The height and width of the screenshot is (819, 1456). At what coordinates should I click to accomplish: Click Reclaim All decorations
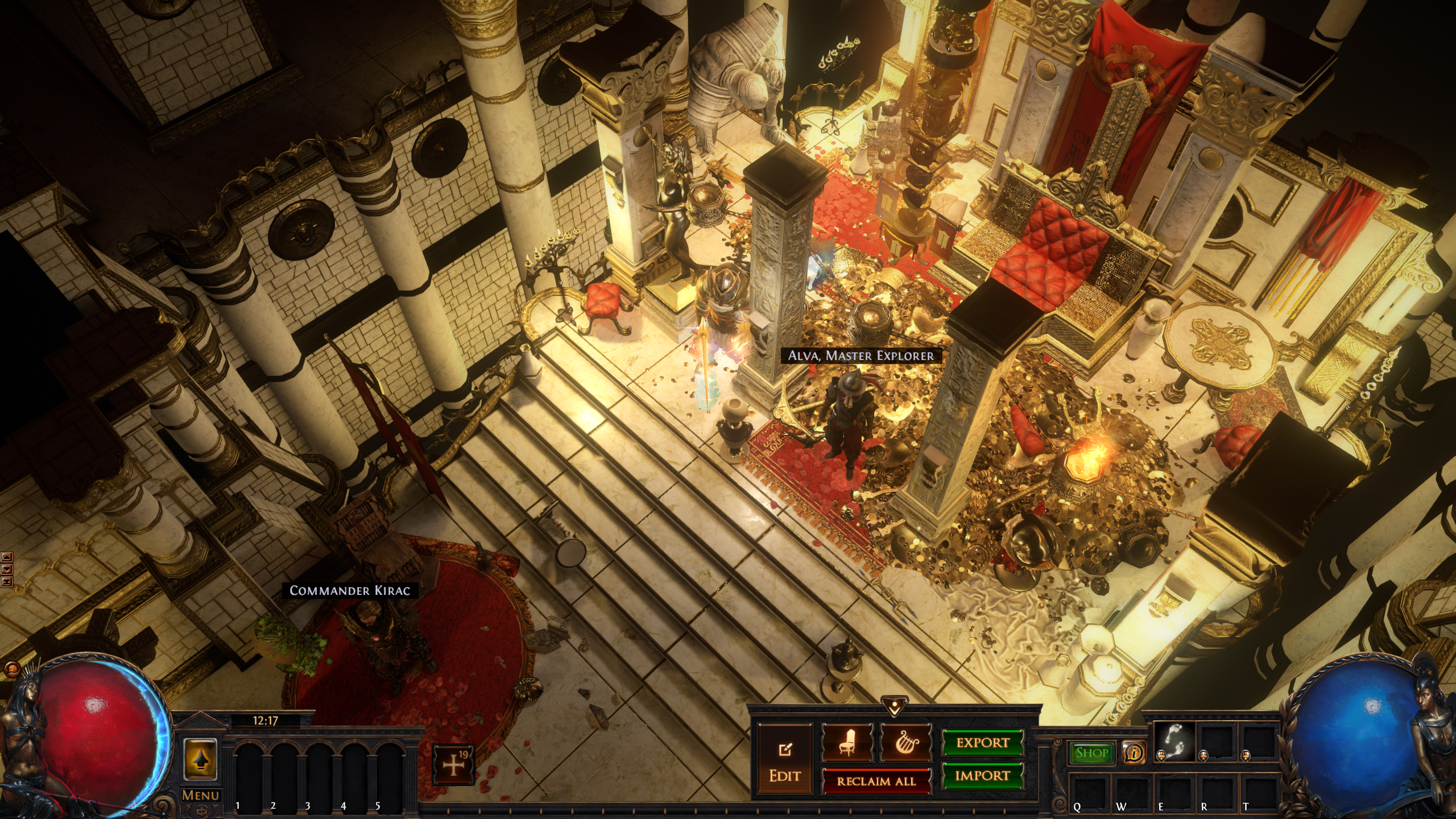(x=876, y=781)
